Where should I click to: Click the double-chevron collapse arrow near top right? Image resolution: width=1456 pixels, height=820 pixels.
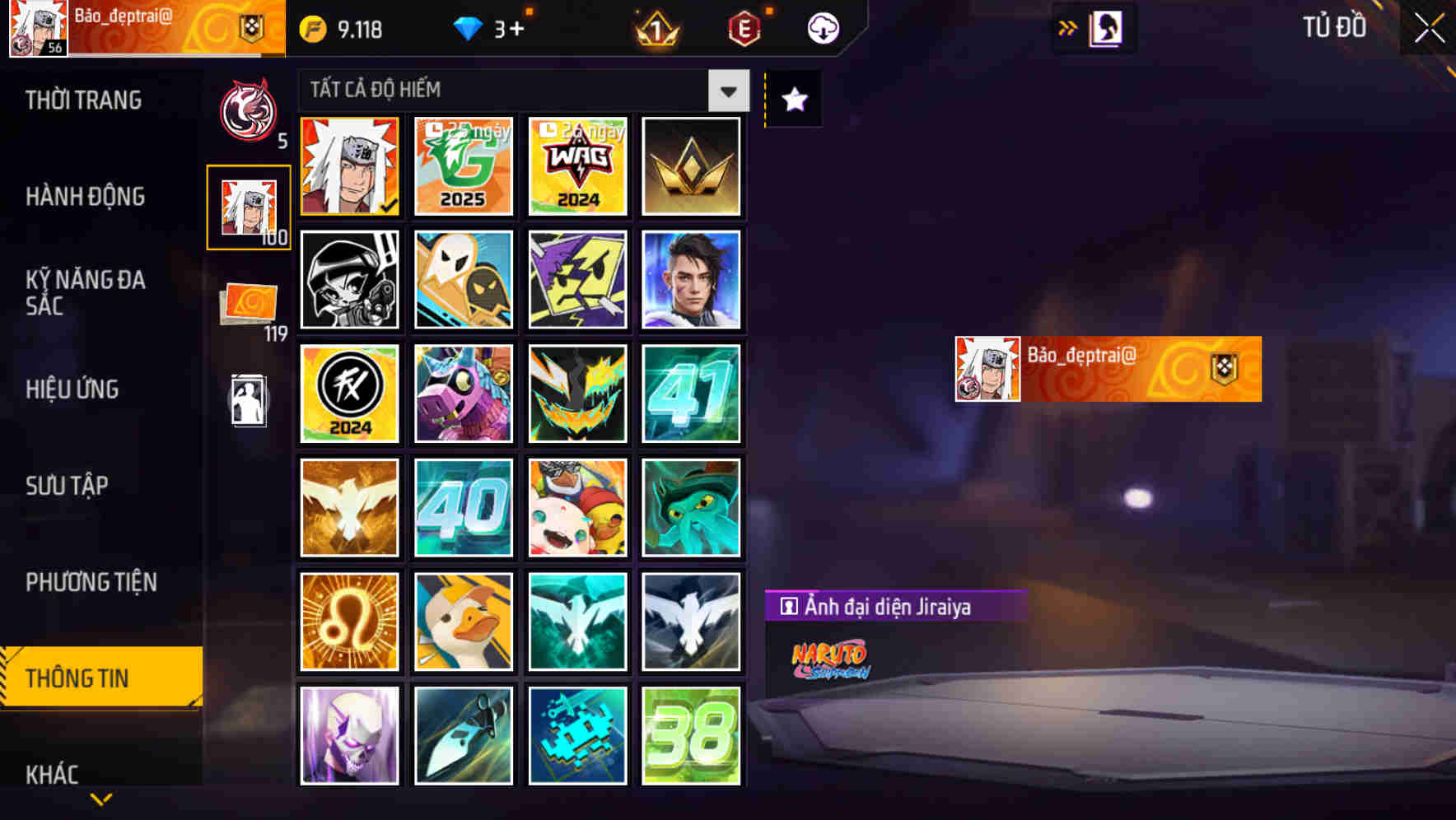coord(1068,26)
